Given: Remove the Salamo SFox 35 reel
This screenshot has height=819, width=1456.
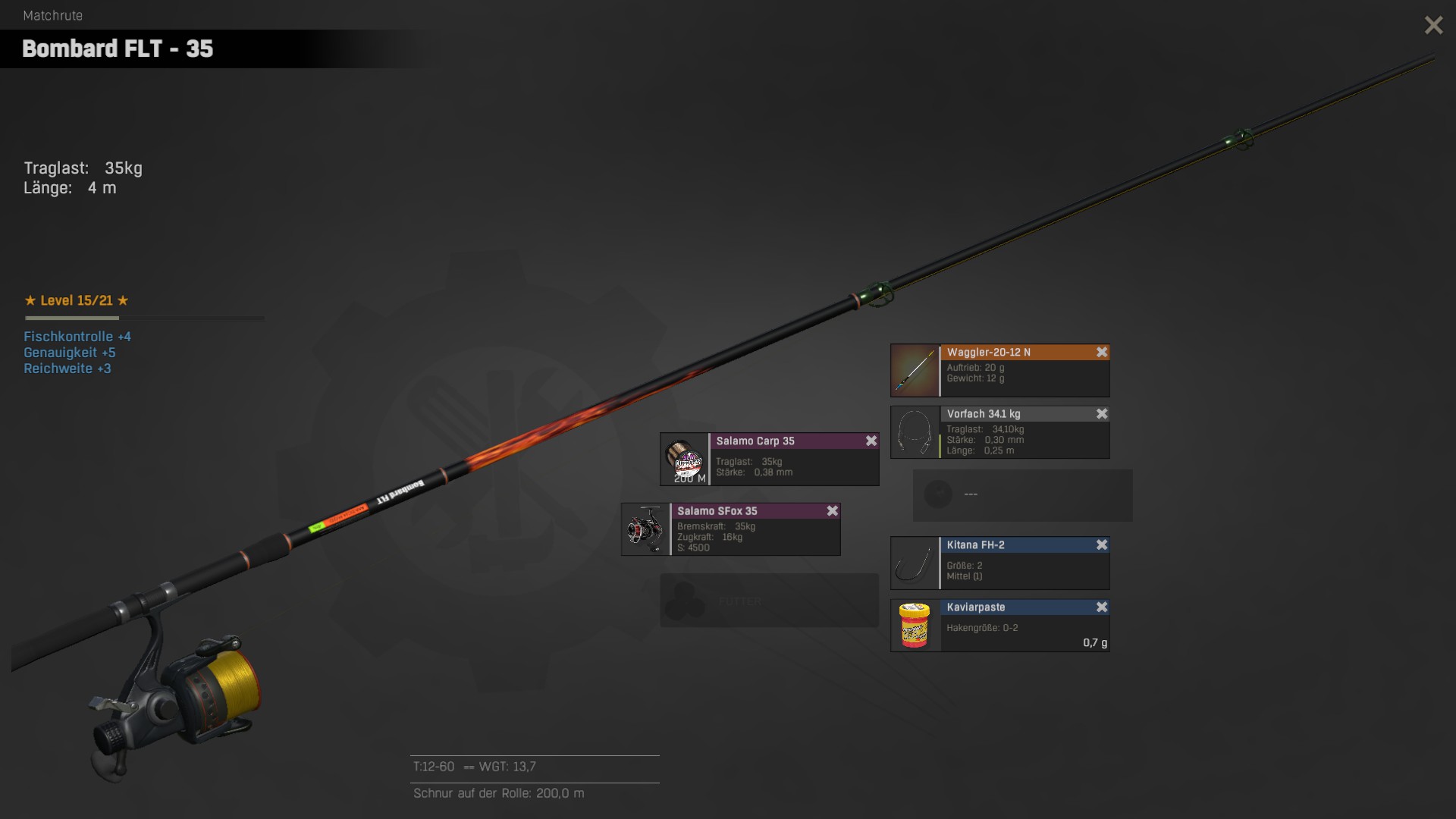Looking at the screenshot, I should (x=832, y=510).
